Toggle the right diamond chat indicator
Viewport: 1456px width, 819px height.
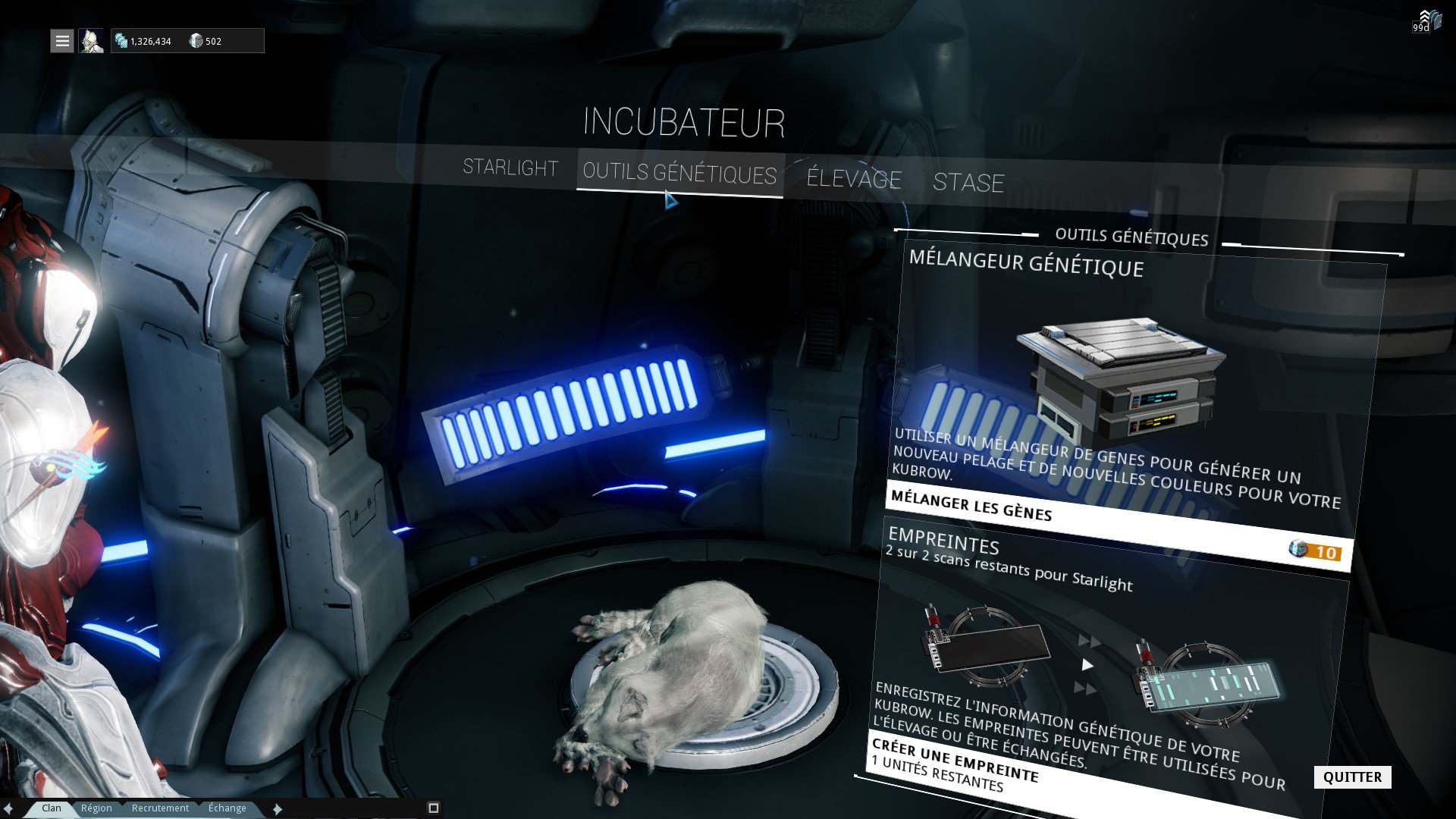(277, 808)
